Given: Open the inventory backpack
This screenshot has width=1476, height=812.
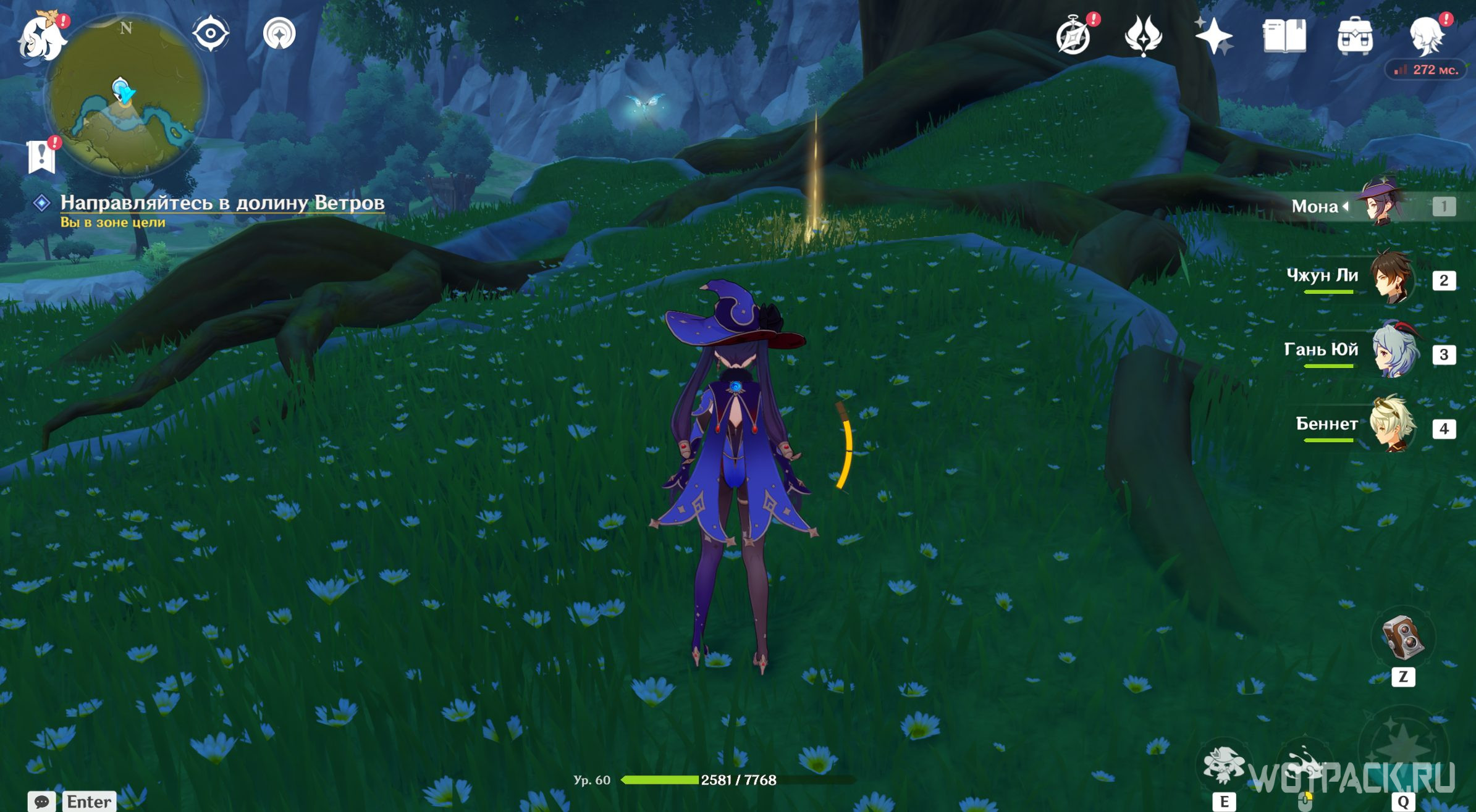Looking at the screenshot, I should (1354, 36).
